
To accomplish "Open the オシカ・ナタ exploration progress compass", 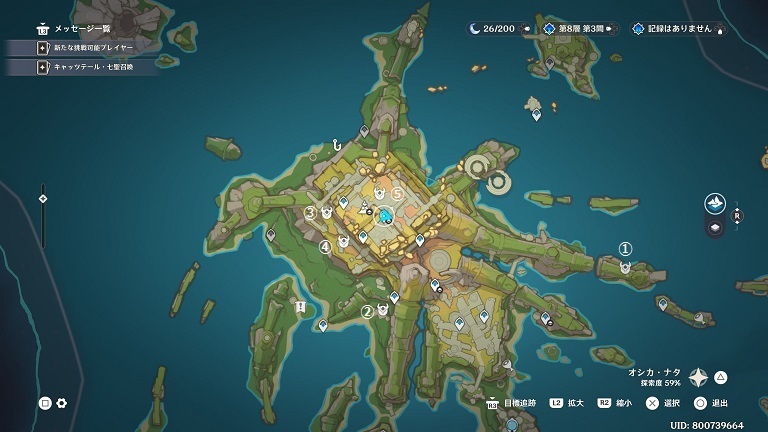I will (x=698, y=377).
